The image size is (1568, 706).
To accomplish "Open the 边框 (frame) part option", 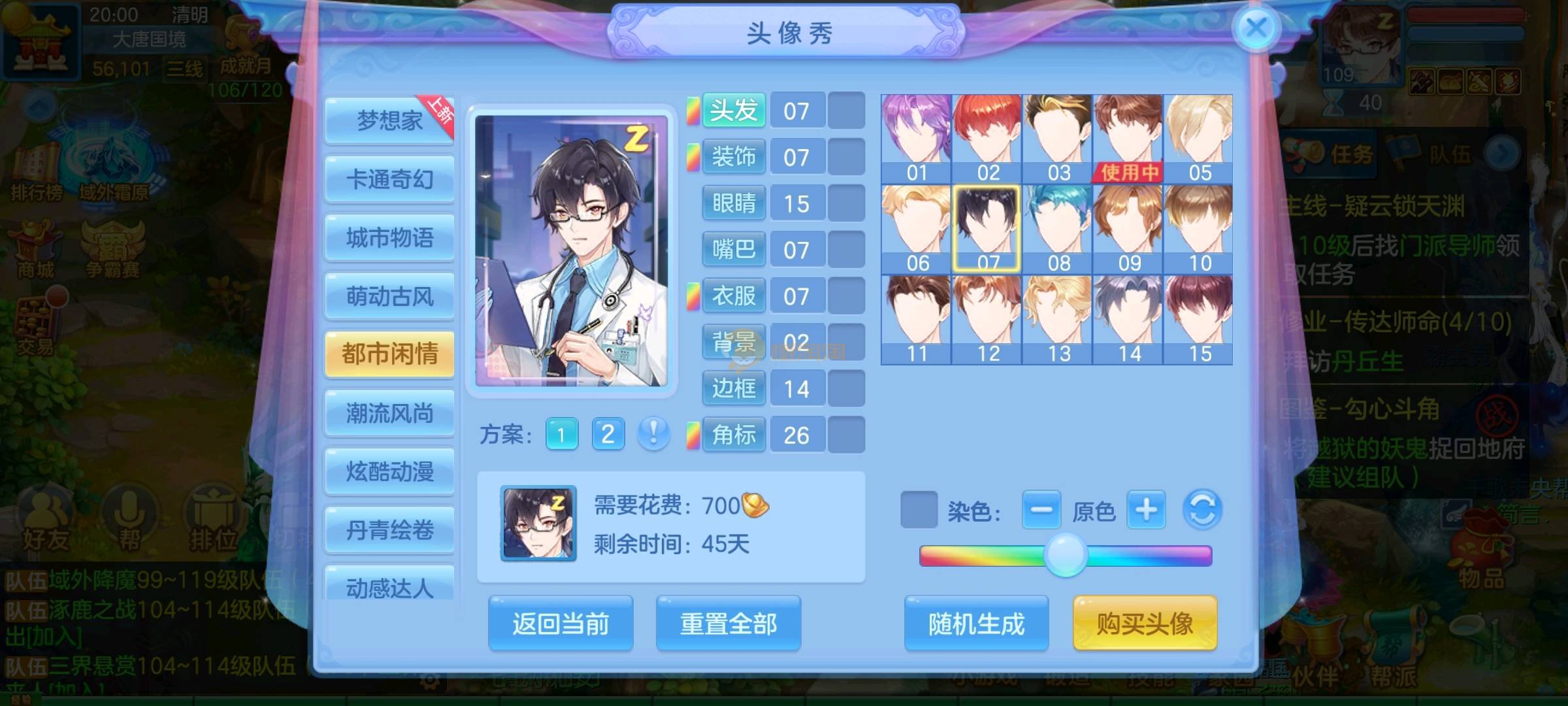I will [x=734, y=389].
